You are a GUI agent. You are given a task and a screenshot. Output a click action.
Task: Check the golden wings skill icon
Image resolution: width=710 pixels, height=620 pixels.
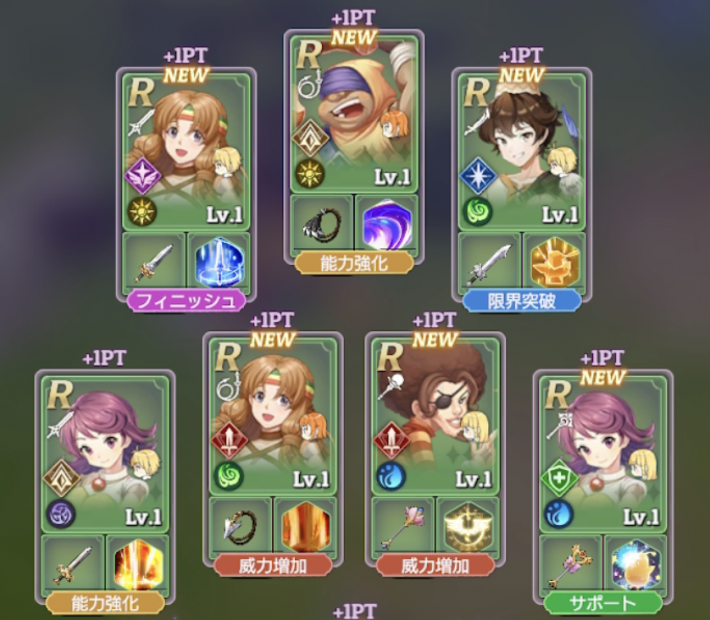click(x=468, y=526)
